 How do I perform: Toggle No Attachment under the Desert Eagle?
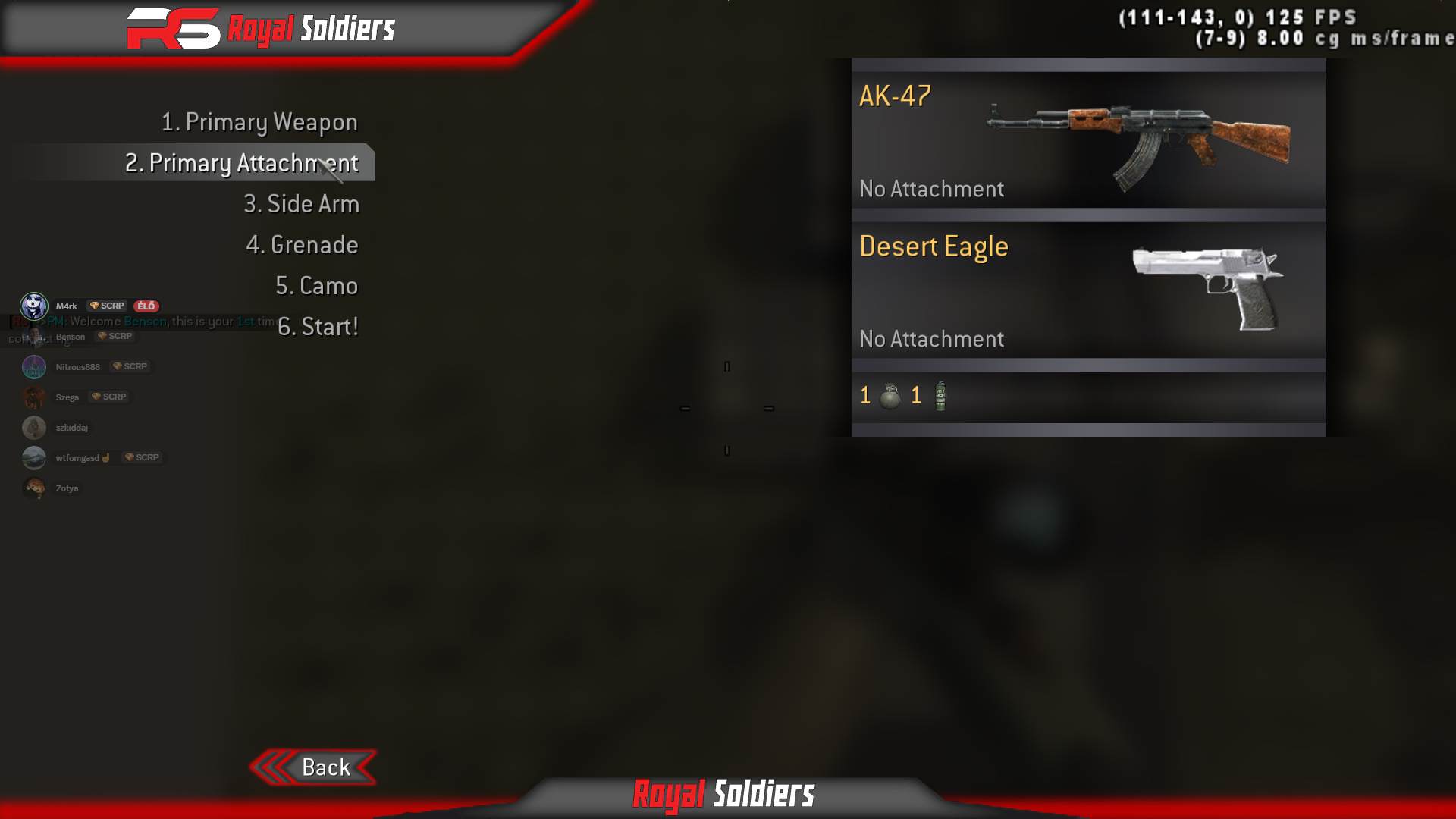931,339
